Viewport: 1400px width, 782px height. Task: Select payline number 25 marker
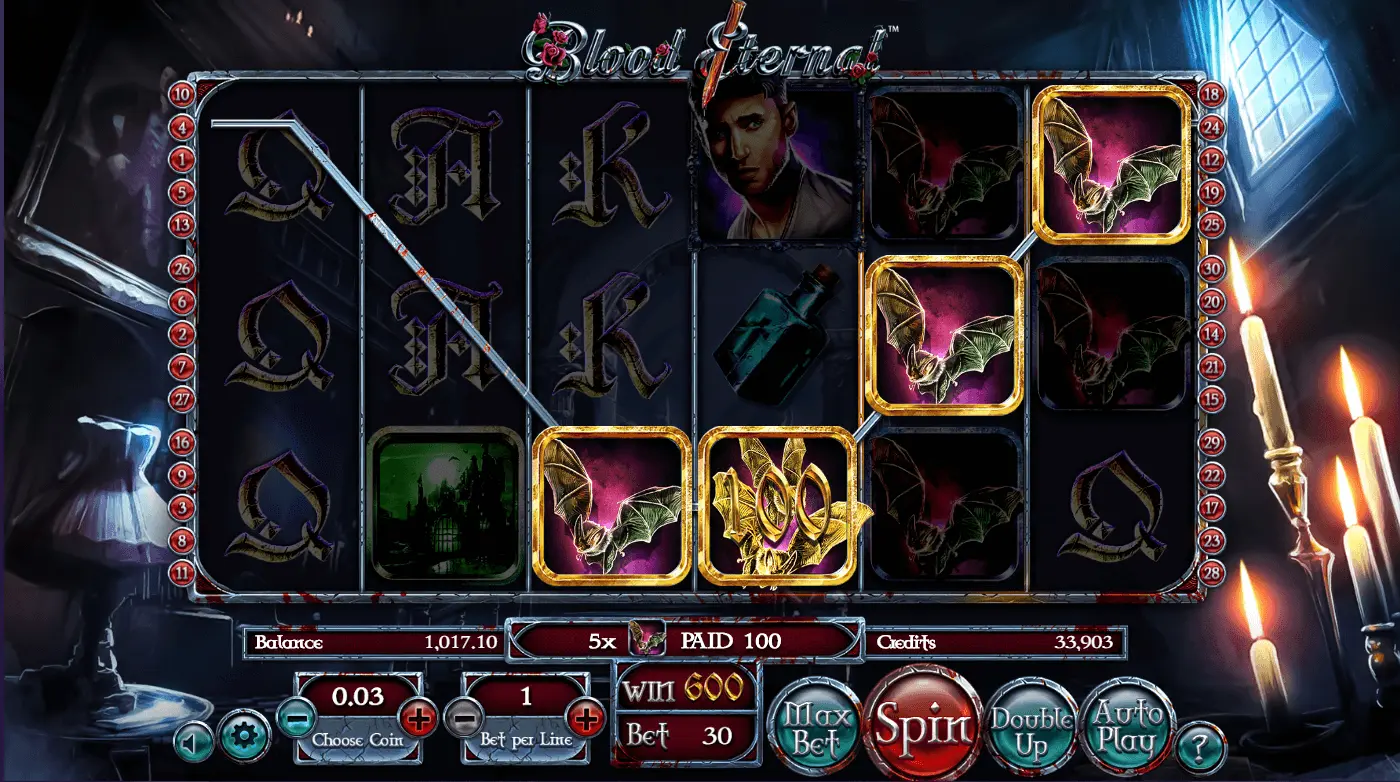(1212, 224)
